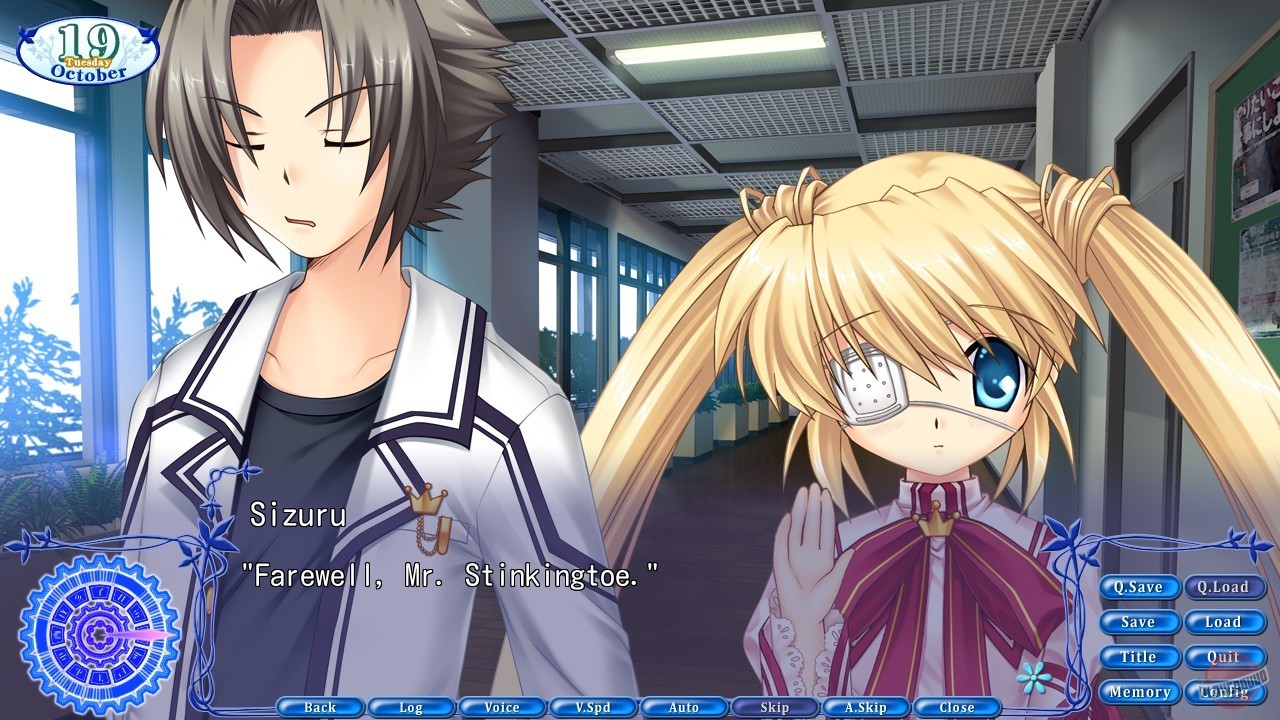Screen dimensions: 1280x720
Task: Open the Save screen
Action: 1139,622
